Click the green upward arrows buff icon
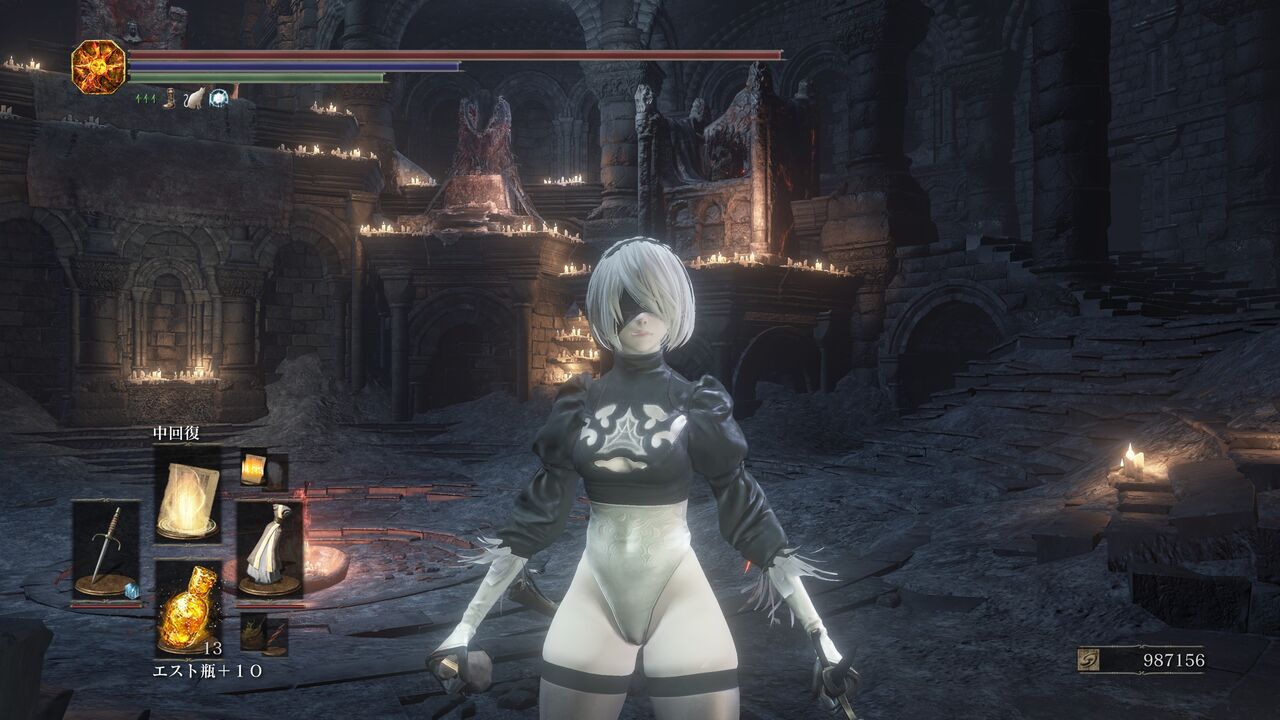Image resolution: width=1280 pixels, height=720 pixels. click(x=145, y=98)
